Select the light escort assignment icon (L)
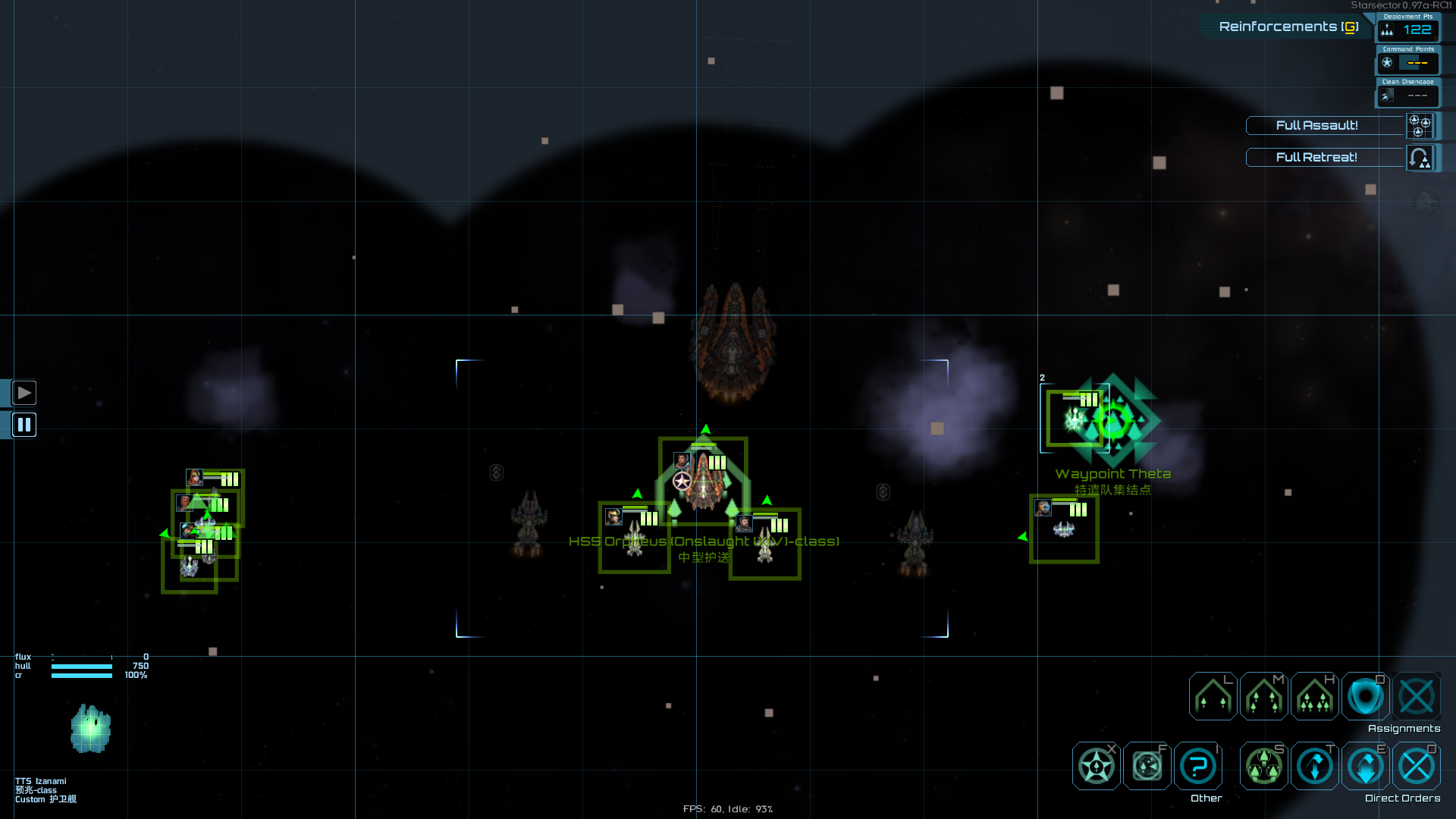Image resolution: width=1456 pixels, height=819 pixels. click(x=1212, y=695)
